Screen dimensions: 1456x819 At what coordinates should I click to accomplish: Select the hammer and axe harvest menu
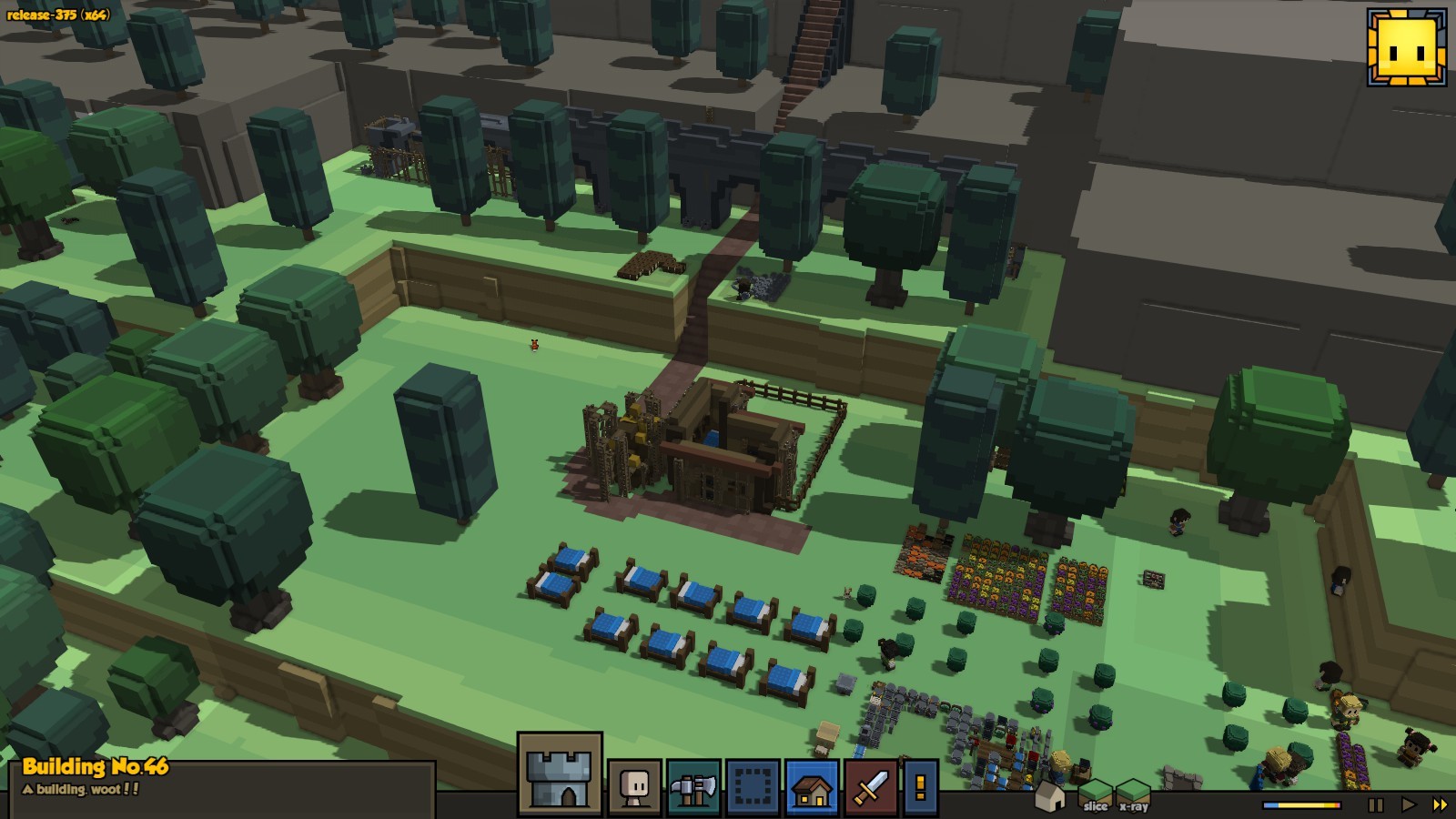pos(693,786)
